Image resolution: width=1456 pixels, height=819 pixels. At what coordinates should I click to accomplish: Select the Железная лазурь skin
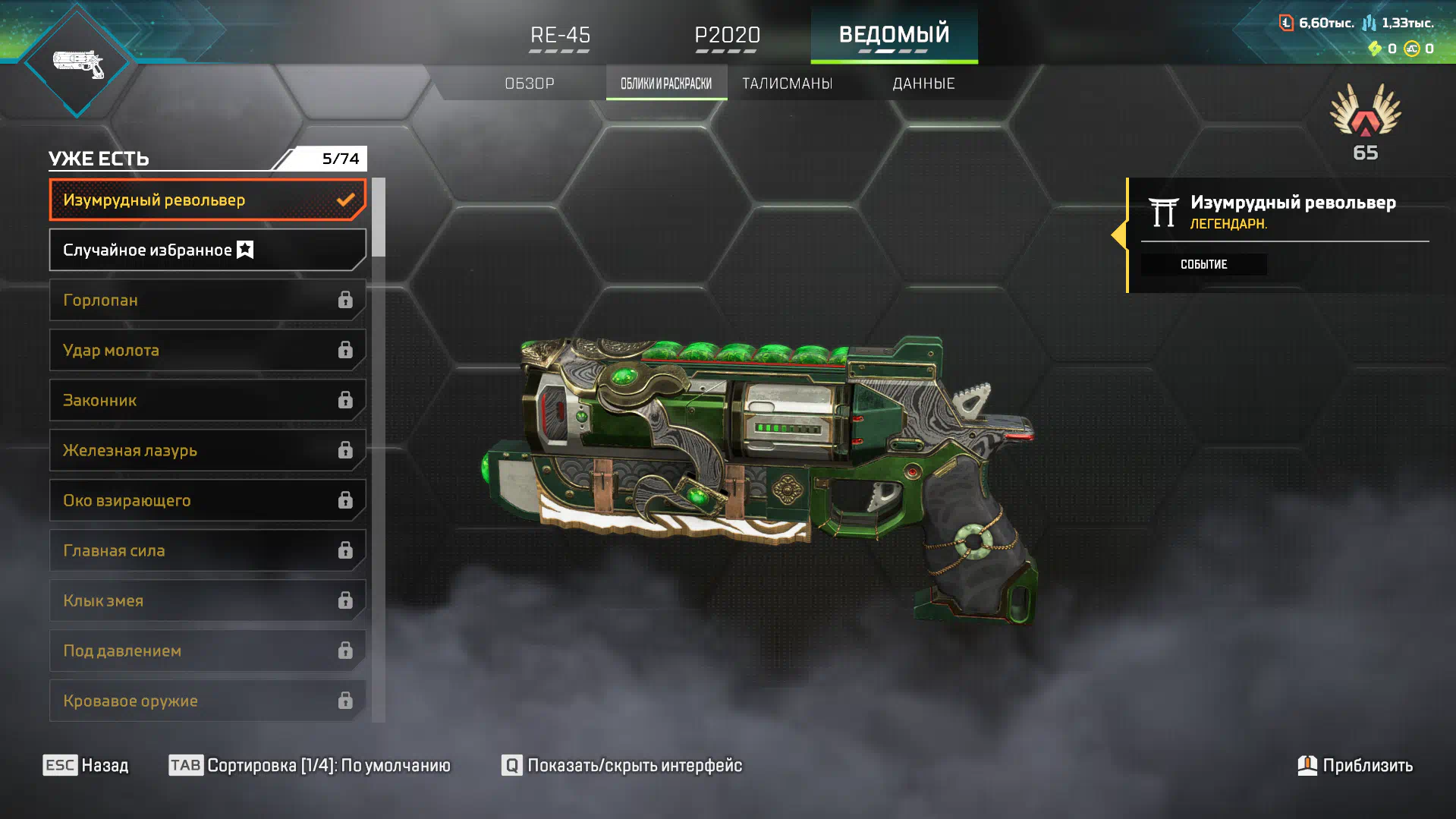[x=207, y=451]
